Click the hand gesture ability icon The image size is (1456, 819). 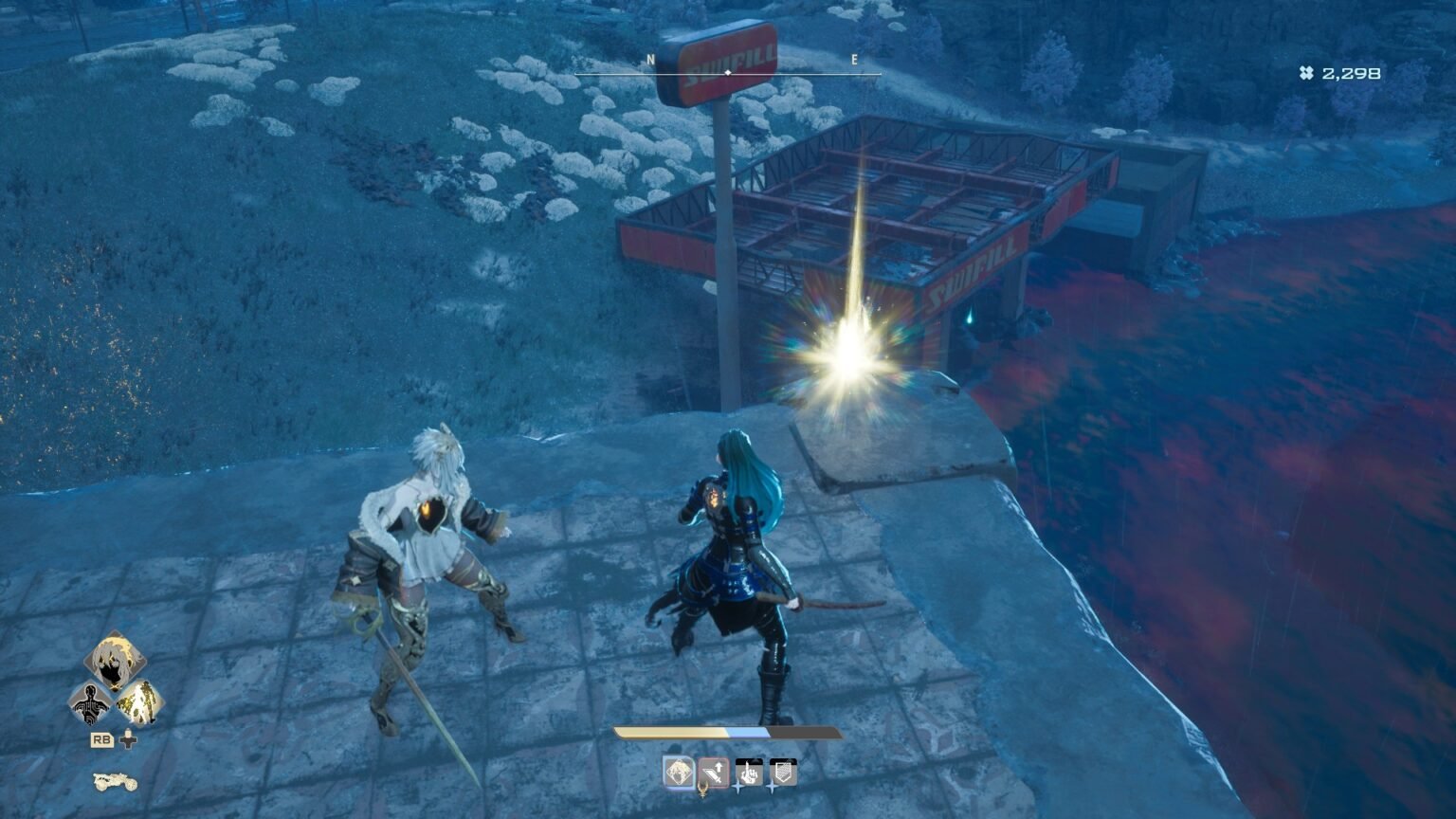click(749, 773)
